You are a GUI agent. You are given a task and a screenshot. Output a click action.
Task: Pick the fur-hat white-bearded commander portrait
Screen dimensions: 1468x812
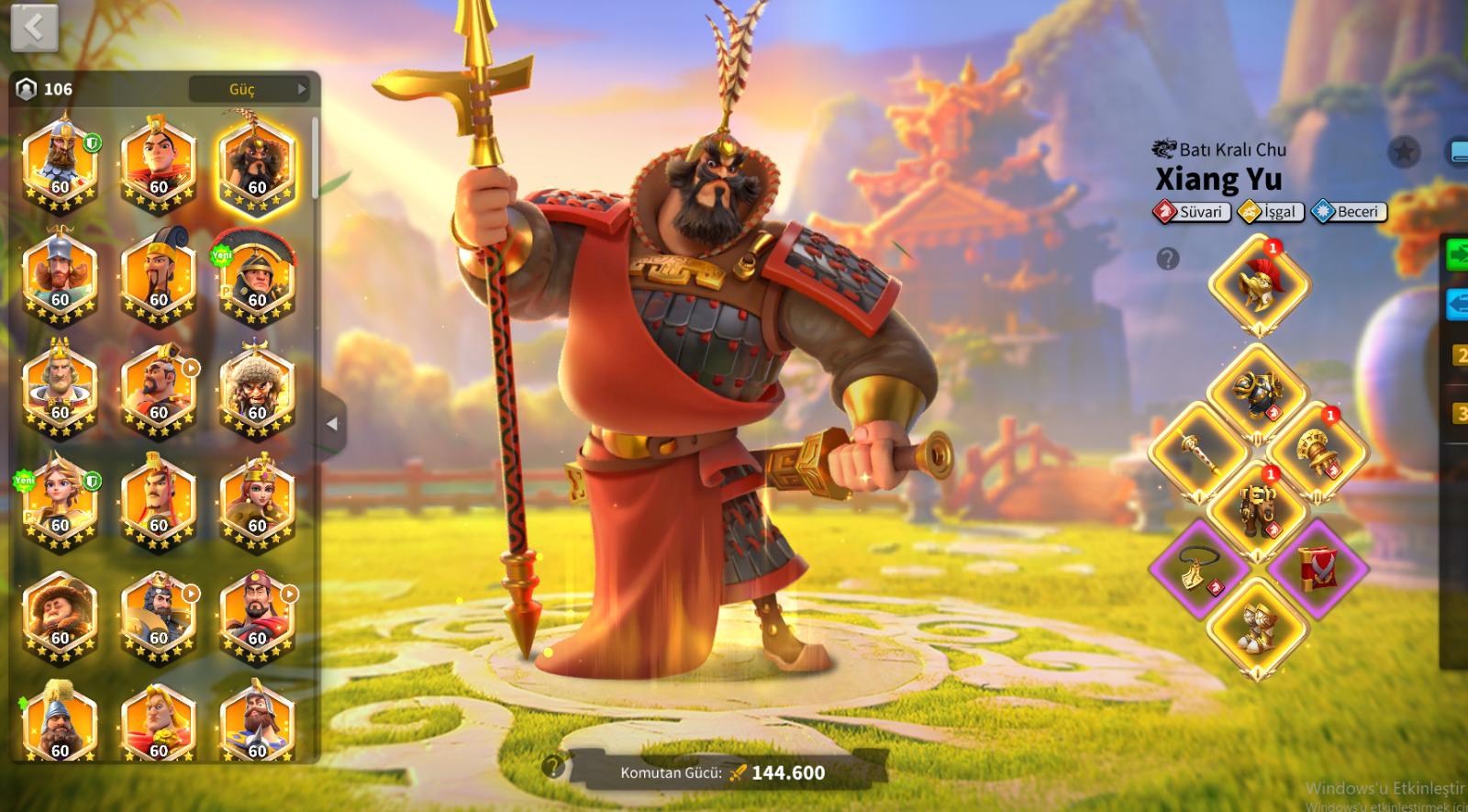click(x=257, y=390)
